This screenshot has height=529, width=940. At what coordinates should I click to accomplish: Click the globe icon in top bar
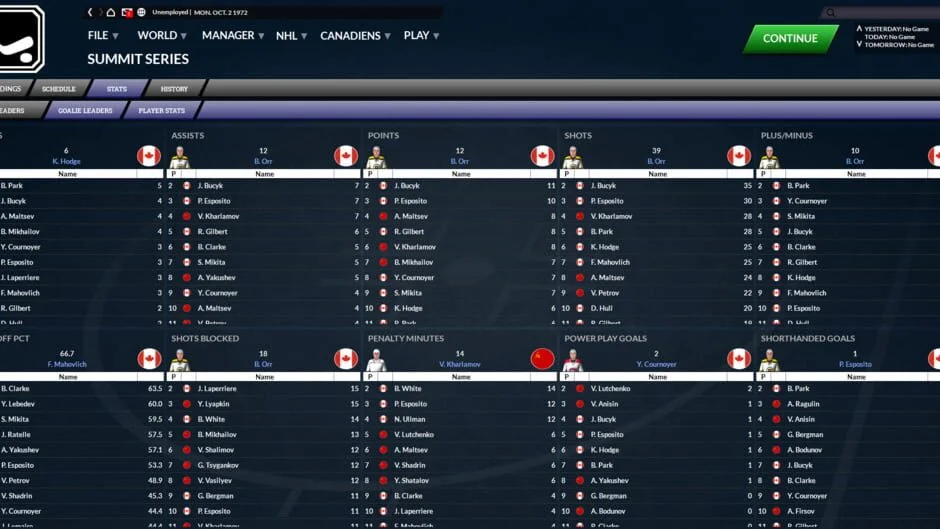(x=141, y=13)
